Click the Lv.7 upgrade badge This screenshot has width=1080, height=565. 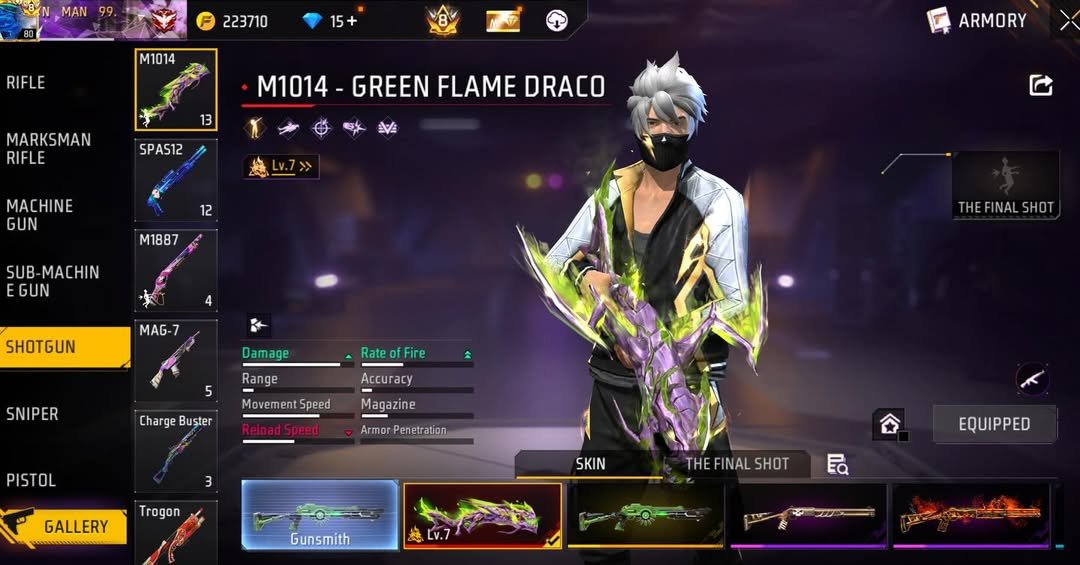tap(281, 167)
